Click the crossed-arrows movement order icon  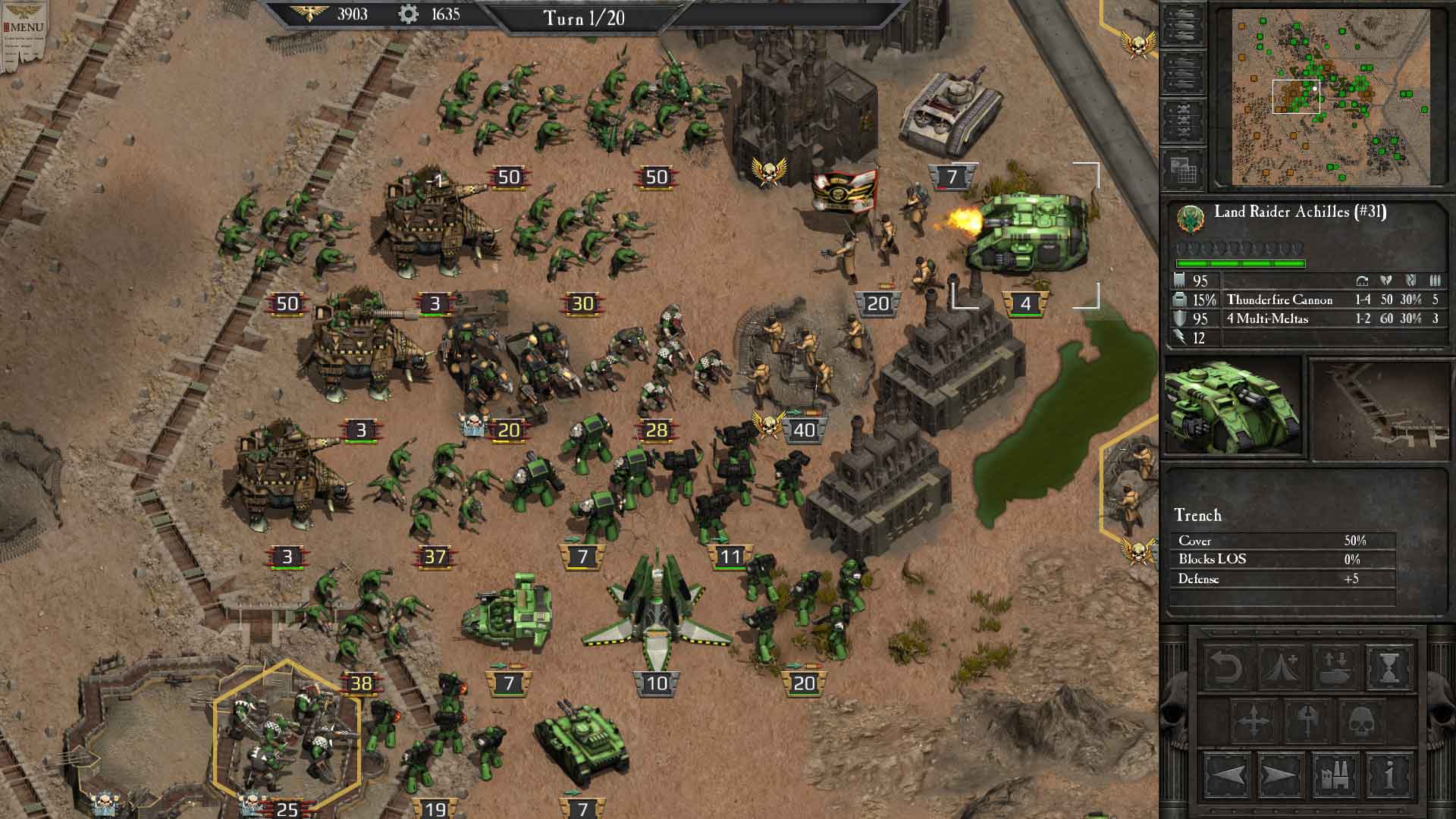[1254, 721]
